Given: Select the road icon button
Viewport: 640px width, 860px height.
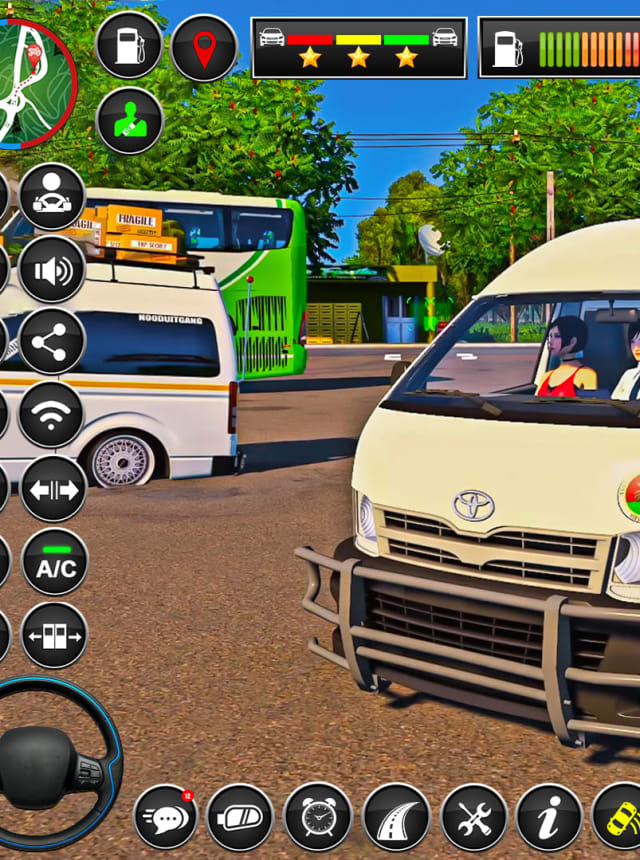Looking at the screenshot, I should pos(396,817).
